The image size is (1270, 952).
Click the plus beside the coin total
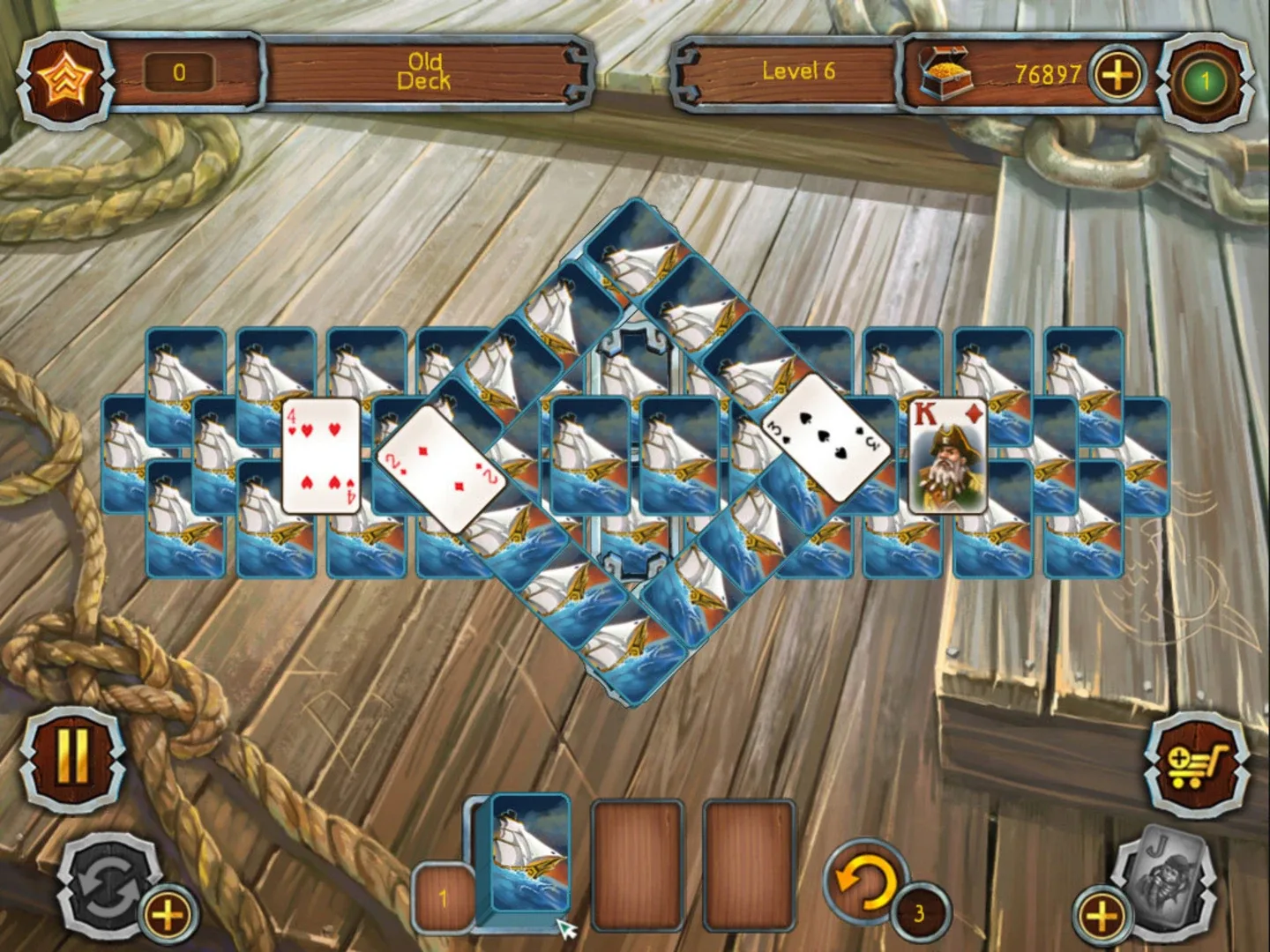[1118, 75]
